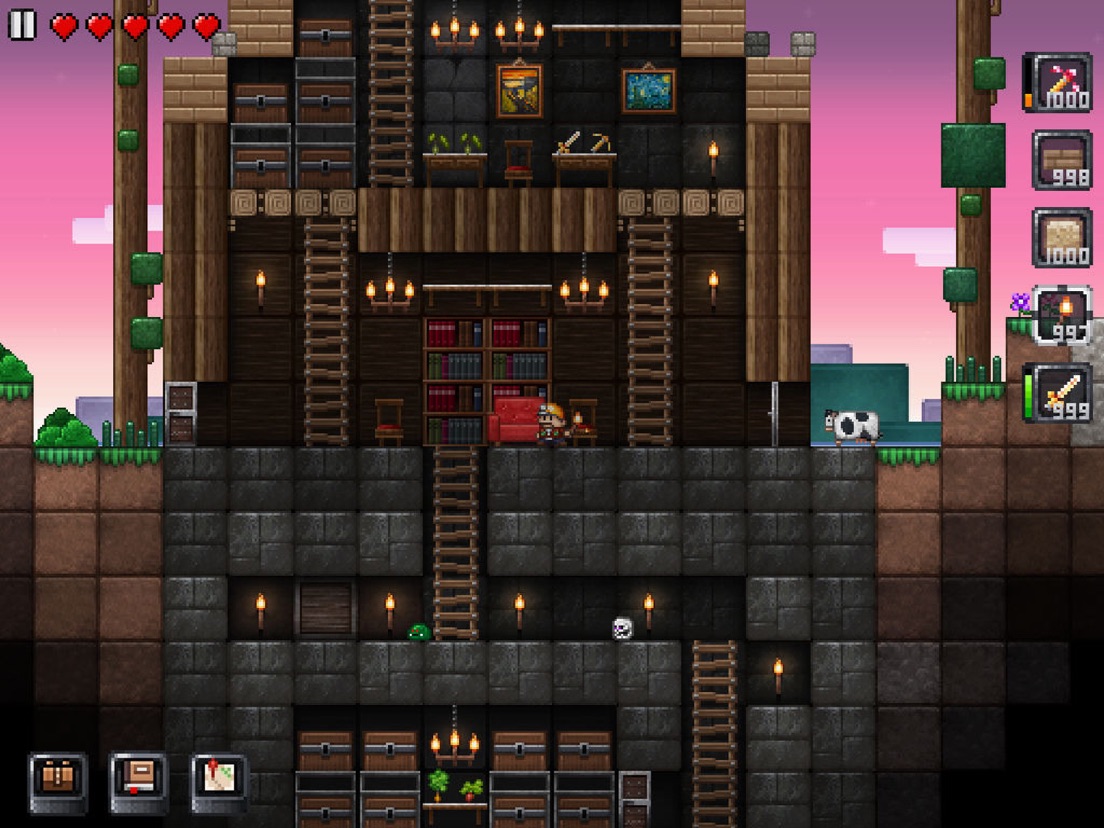The width and height of the screenshot is (1104, 828).
Task: Select the pickaxe hotbar slot
Action: point(1061,82)
